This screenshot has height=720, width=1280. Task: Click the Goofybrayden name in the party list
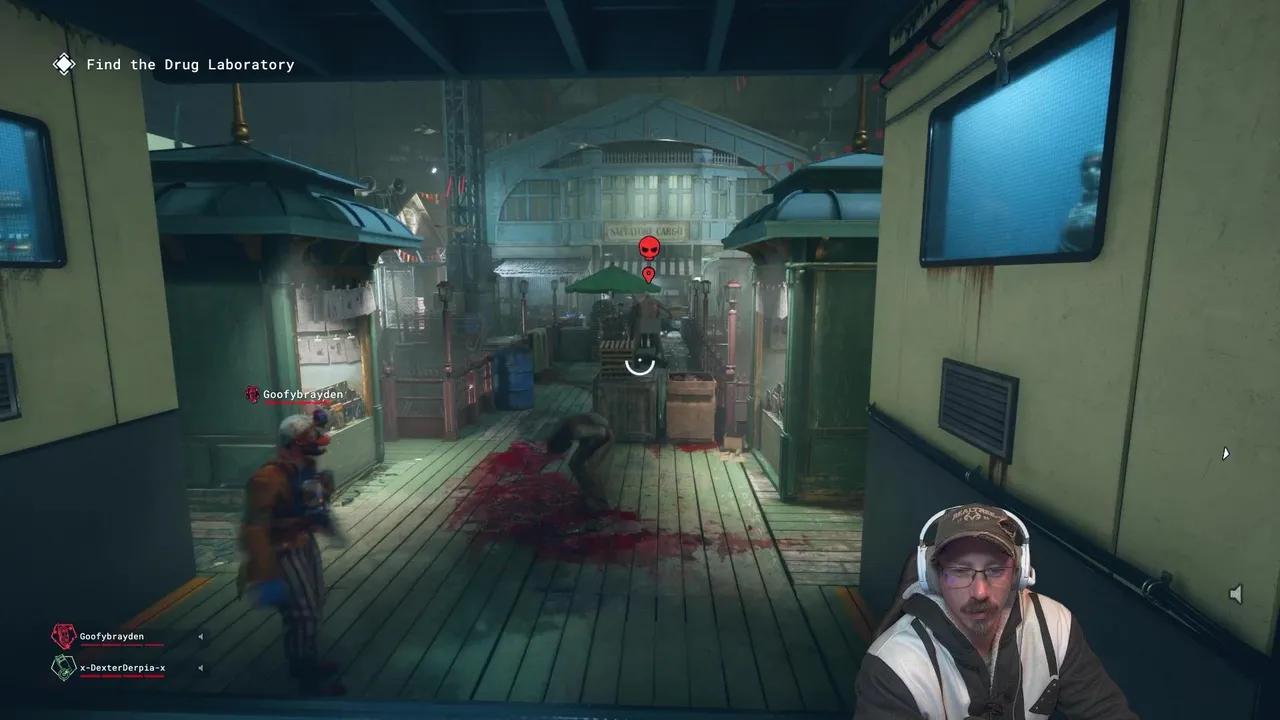pos(113,636)
